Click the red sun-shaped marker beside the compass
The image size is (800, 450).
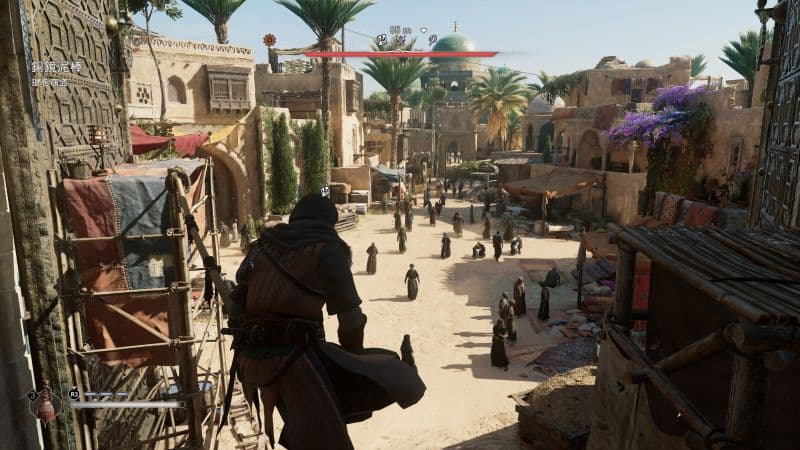point(269,40)
